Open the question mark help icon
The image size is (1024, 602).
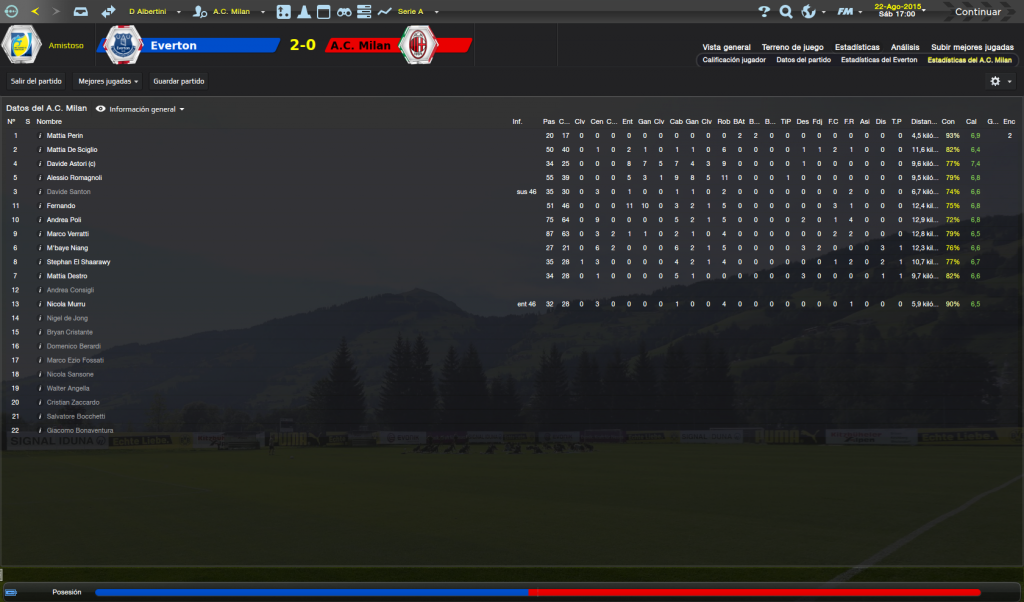(x=764, y=12)
